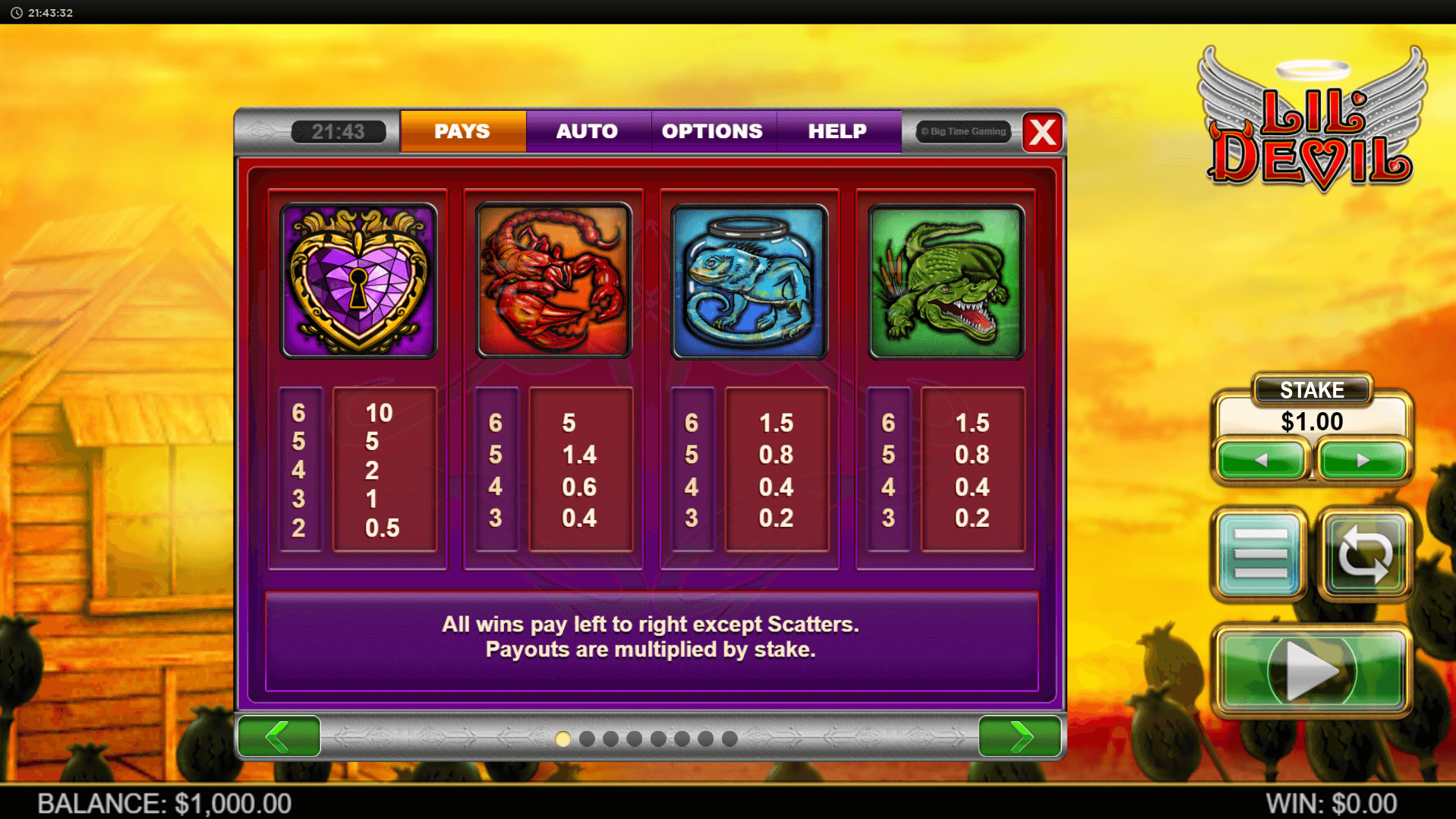The height and width of the screenshot is (819, 1456).
Task: Go to the previous paytable page
Action: click(x=279, y=736)
